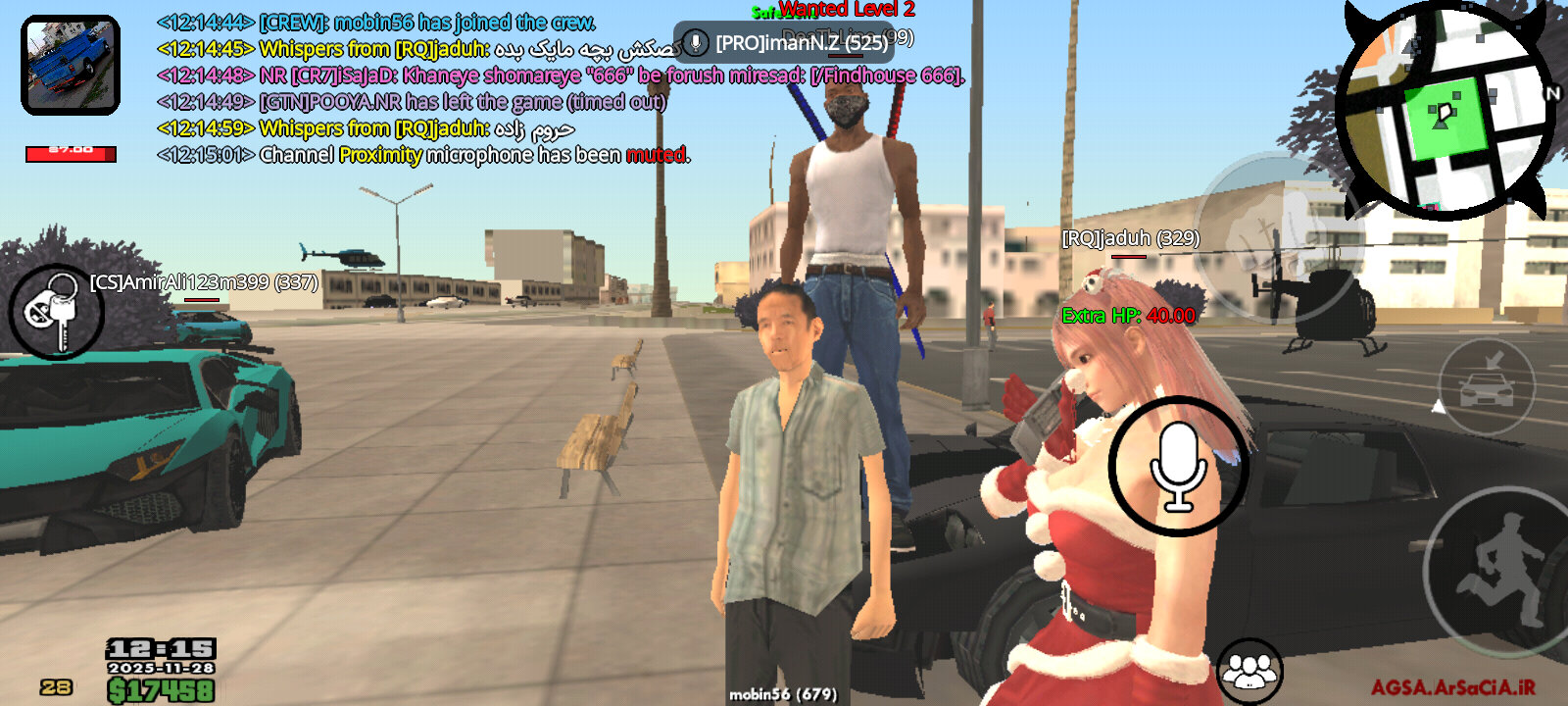Viewport: 1568px width, 706px height.
Task: Tap the large microphone voice chat button
Action: pyautogui.click(x=1178, y=467)
